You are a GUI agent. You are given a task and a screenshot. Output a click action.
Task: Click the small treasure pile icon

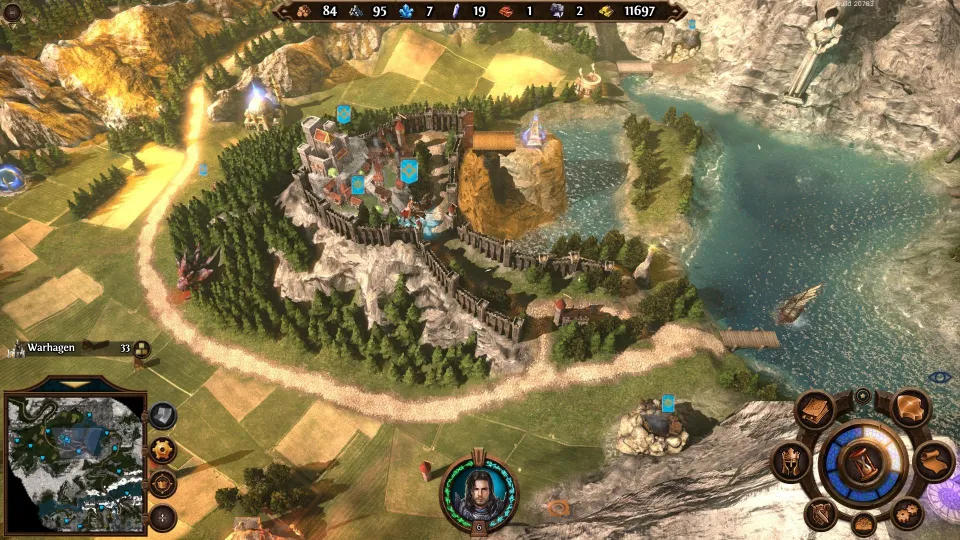coord(863,523)
